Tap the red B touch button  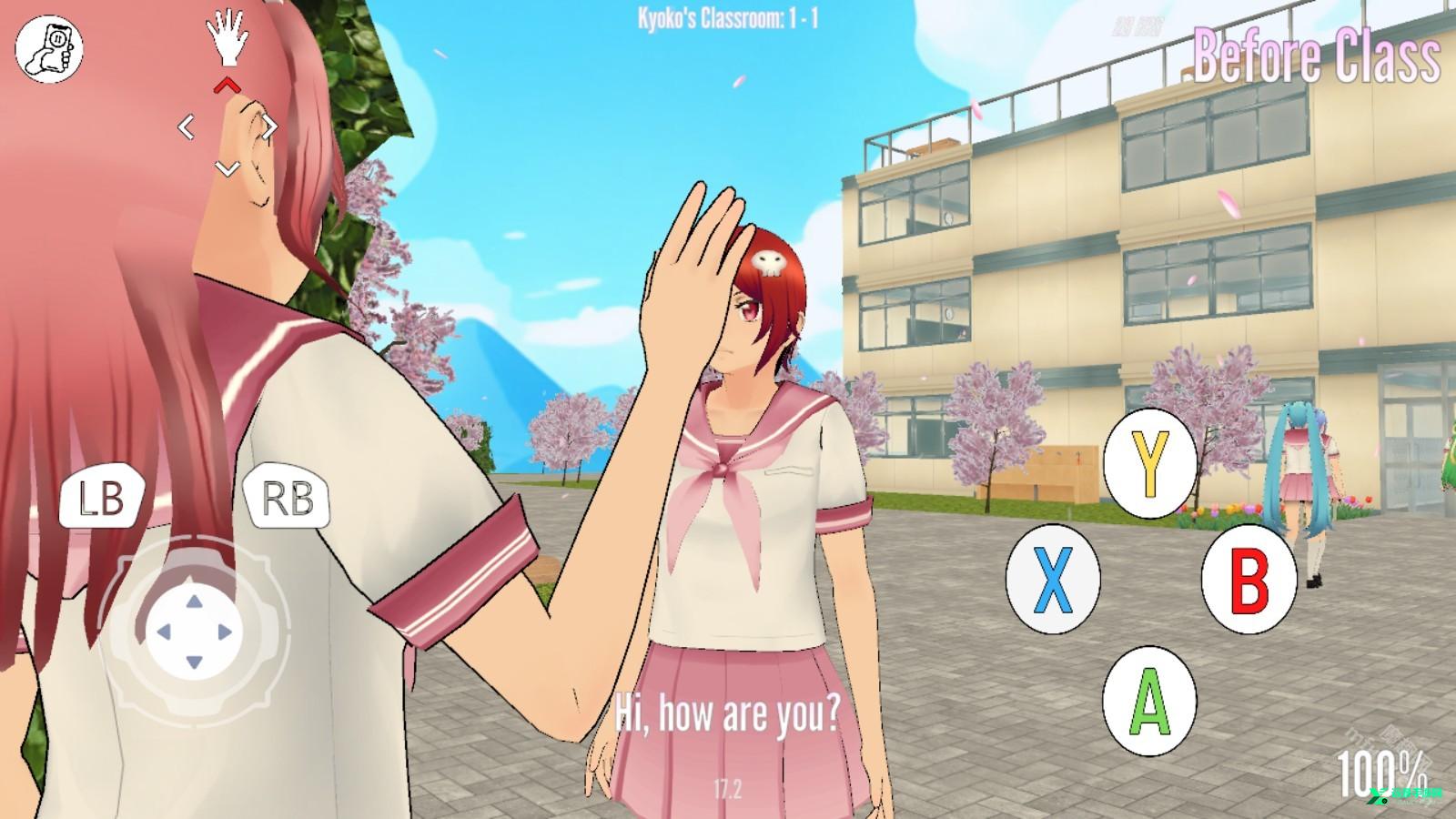point(1249,577)
